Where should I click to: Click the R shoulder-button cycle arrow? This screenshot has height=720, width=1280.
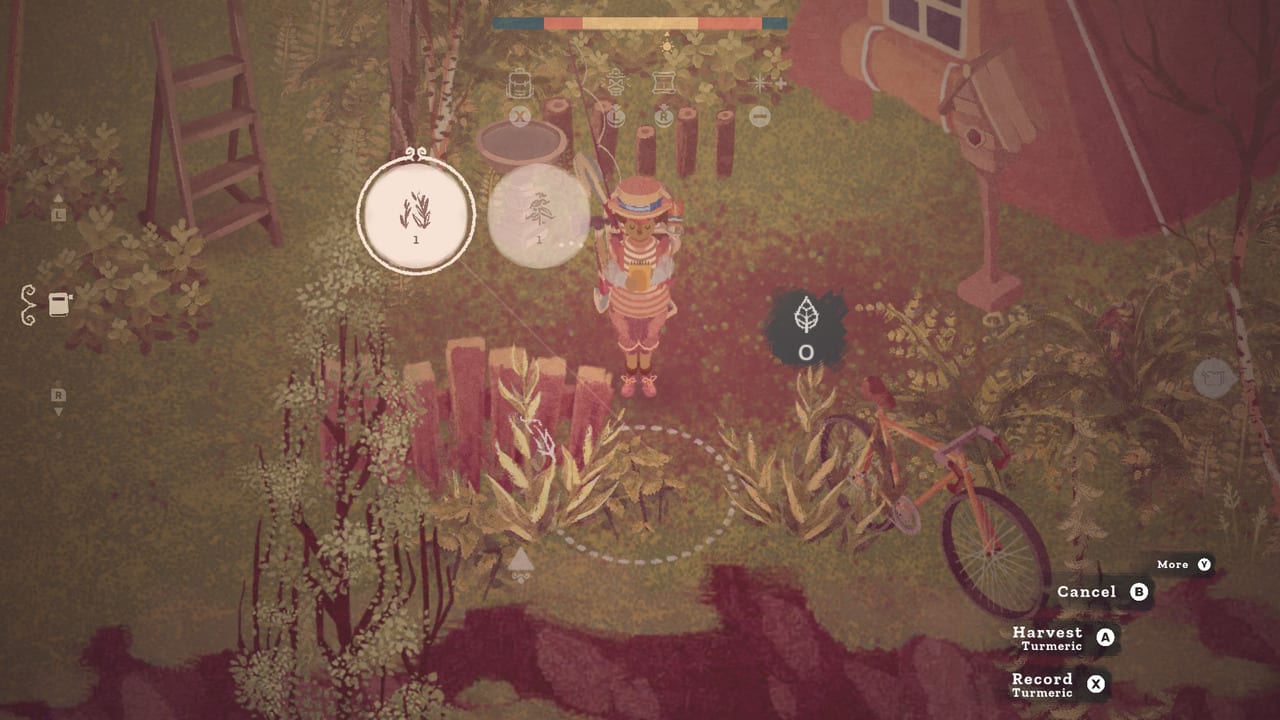pyautogui.click(x=663, y=117)
